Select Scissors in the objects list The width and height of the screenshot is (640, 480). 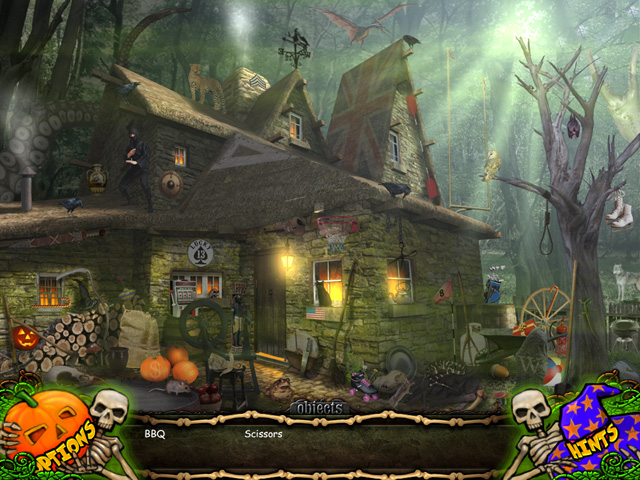(x=263, y=435)
